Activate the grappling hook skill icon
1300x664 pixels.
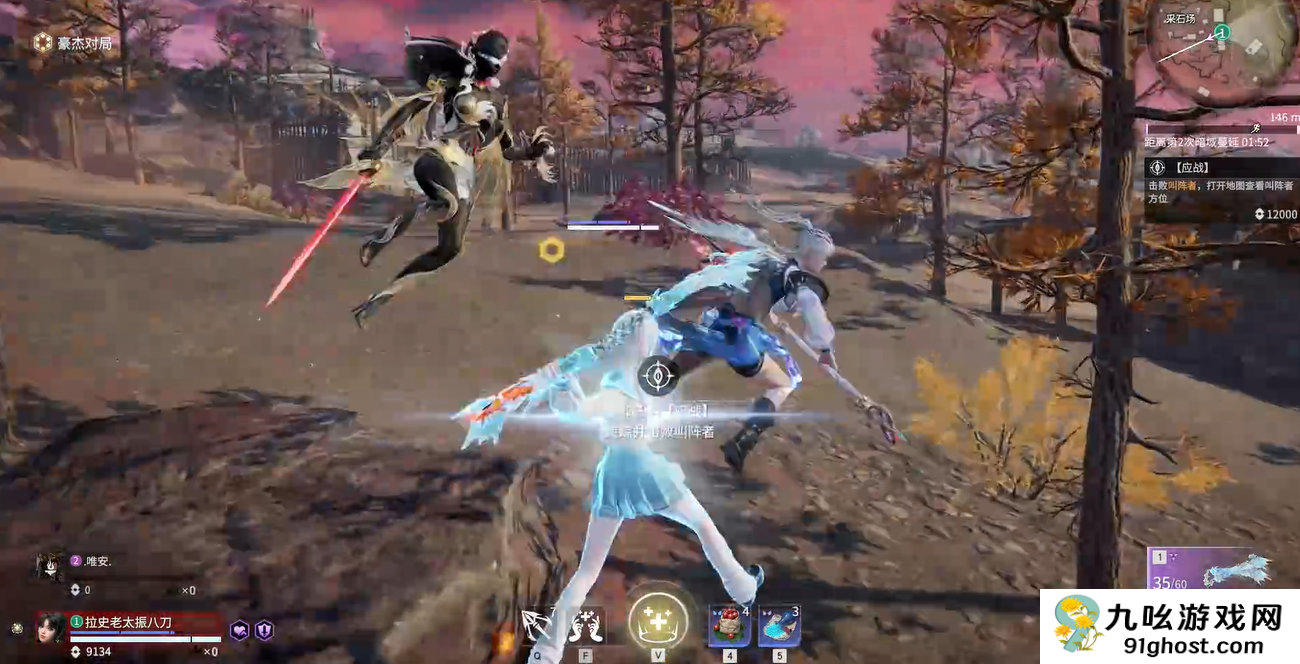click(x=537, y=626)
